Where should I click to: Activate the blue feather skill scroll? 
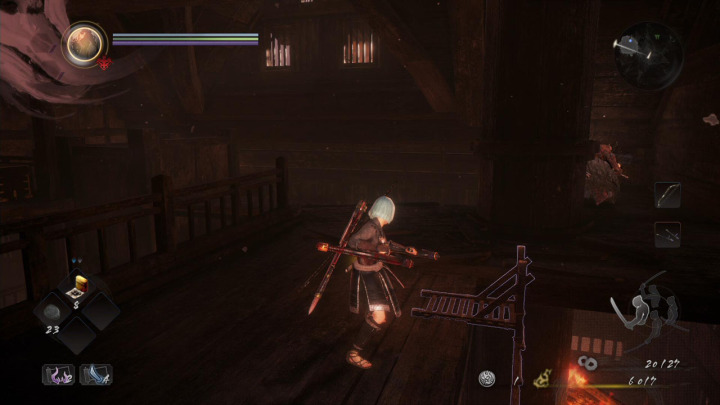(95, 375)
